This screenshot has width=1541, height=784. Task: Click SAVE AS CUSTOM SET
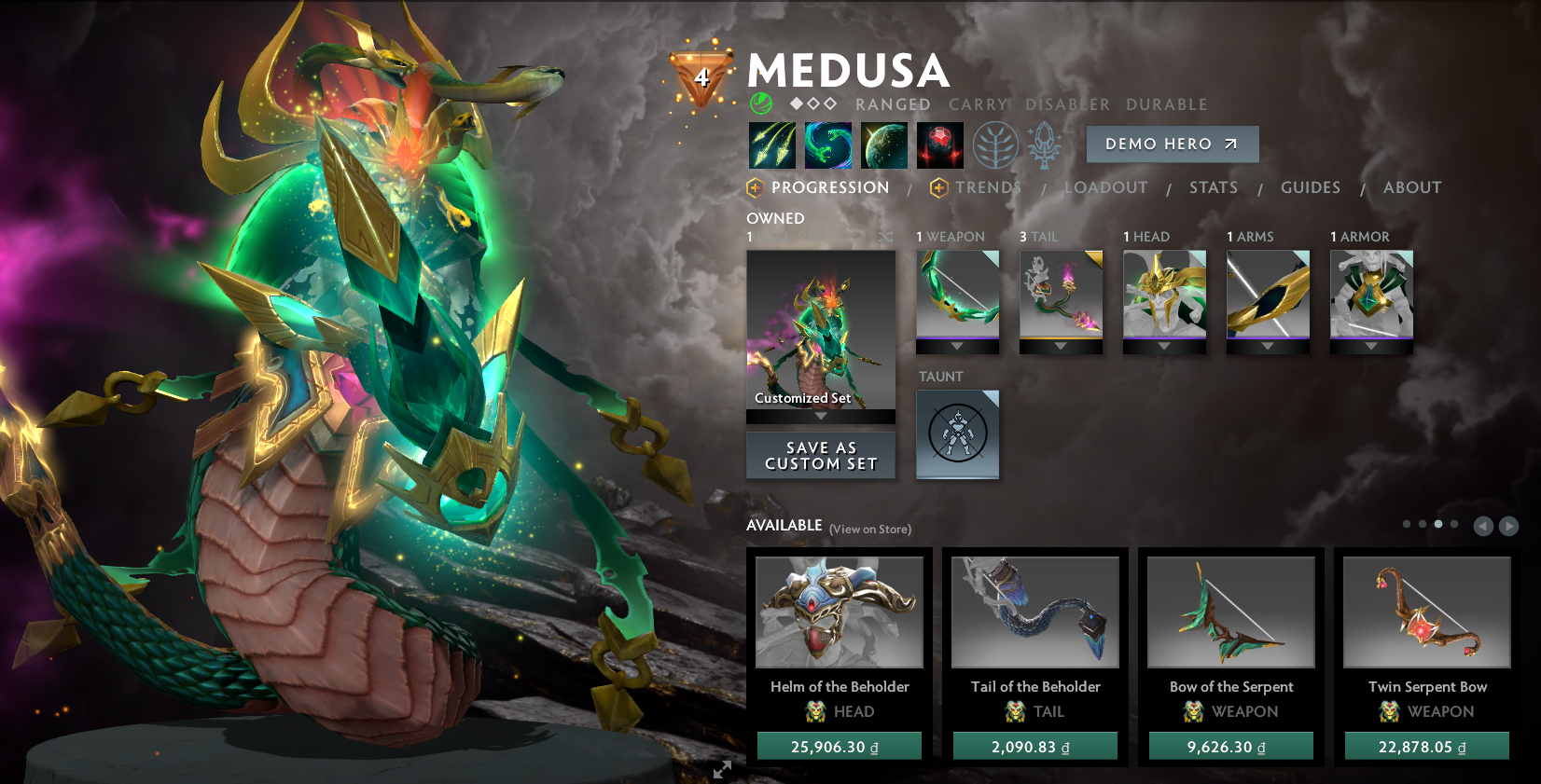coord(820,456)
